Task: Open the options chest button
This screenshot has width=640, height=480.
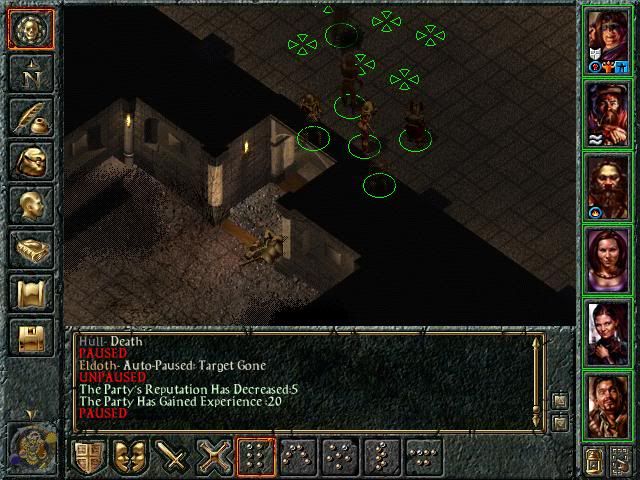Action: pyautogui.click(x=31, y=336)
